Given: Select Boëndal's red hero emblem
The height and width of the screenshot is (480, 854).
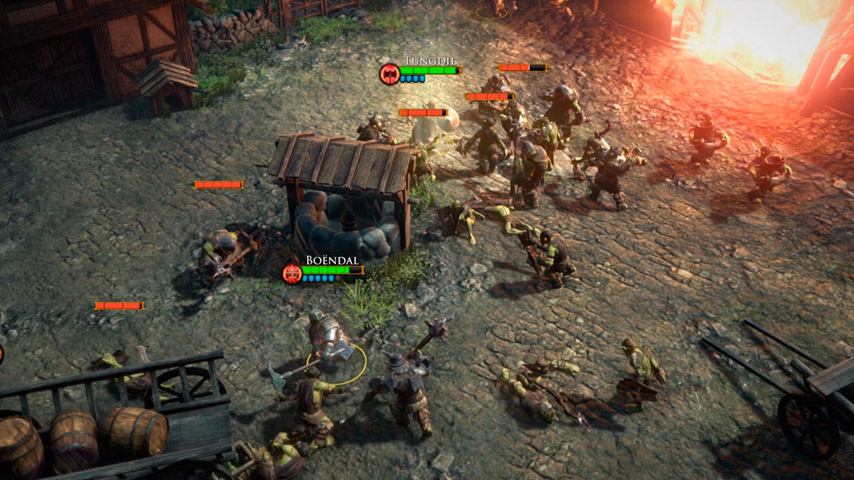Looking at the screenshot, I should pos(292,273).
